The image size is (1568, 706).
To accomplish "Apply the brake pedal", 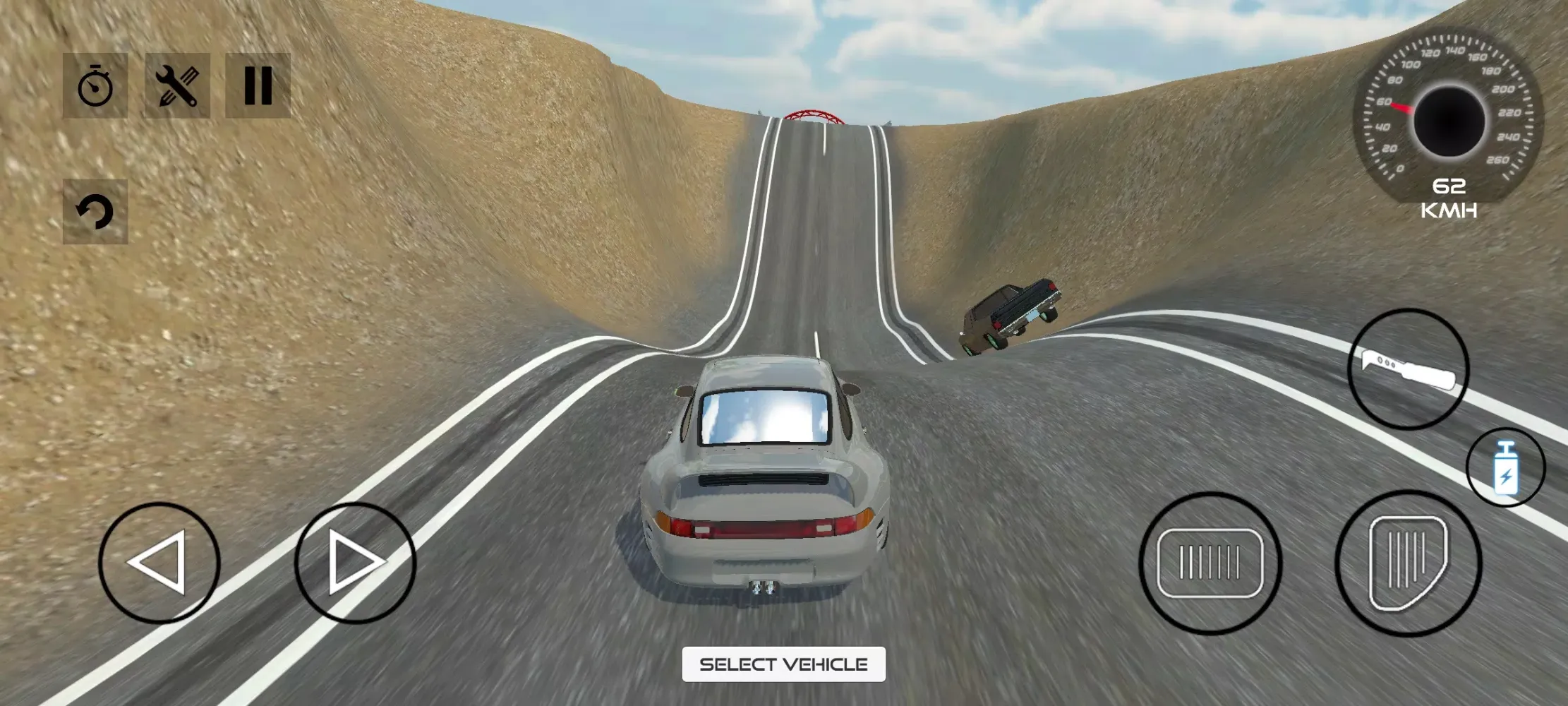I will (x=1210, y=563).
